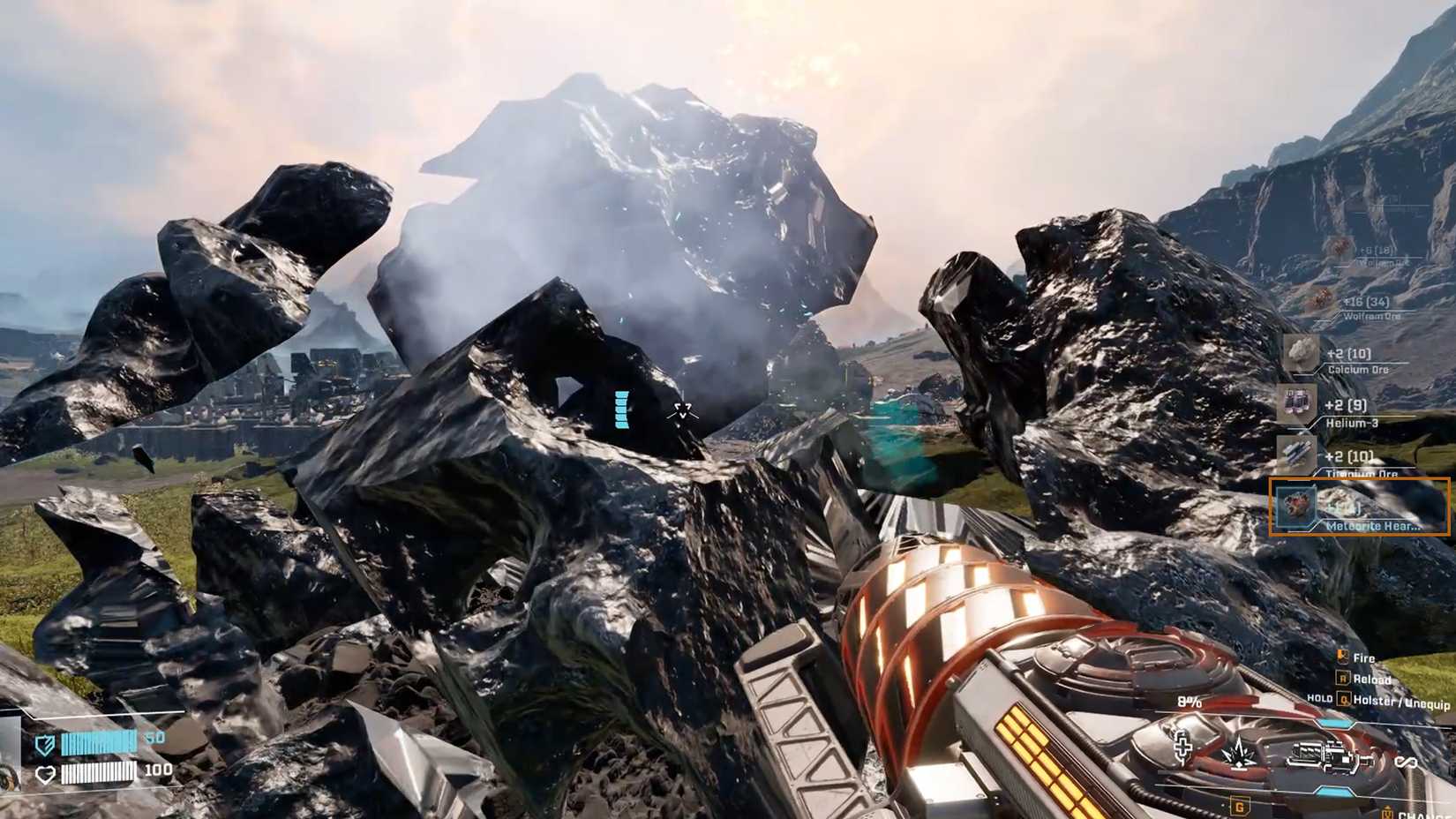Click the R Reload key prompt
Image resolution: width=1456 pixels, height=819 pixels.
[x=1344, y=679]
